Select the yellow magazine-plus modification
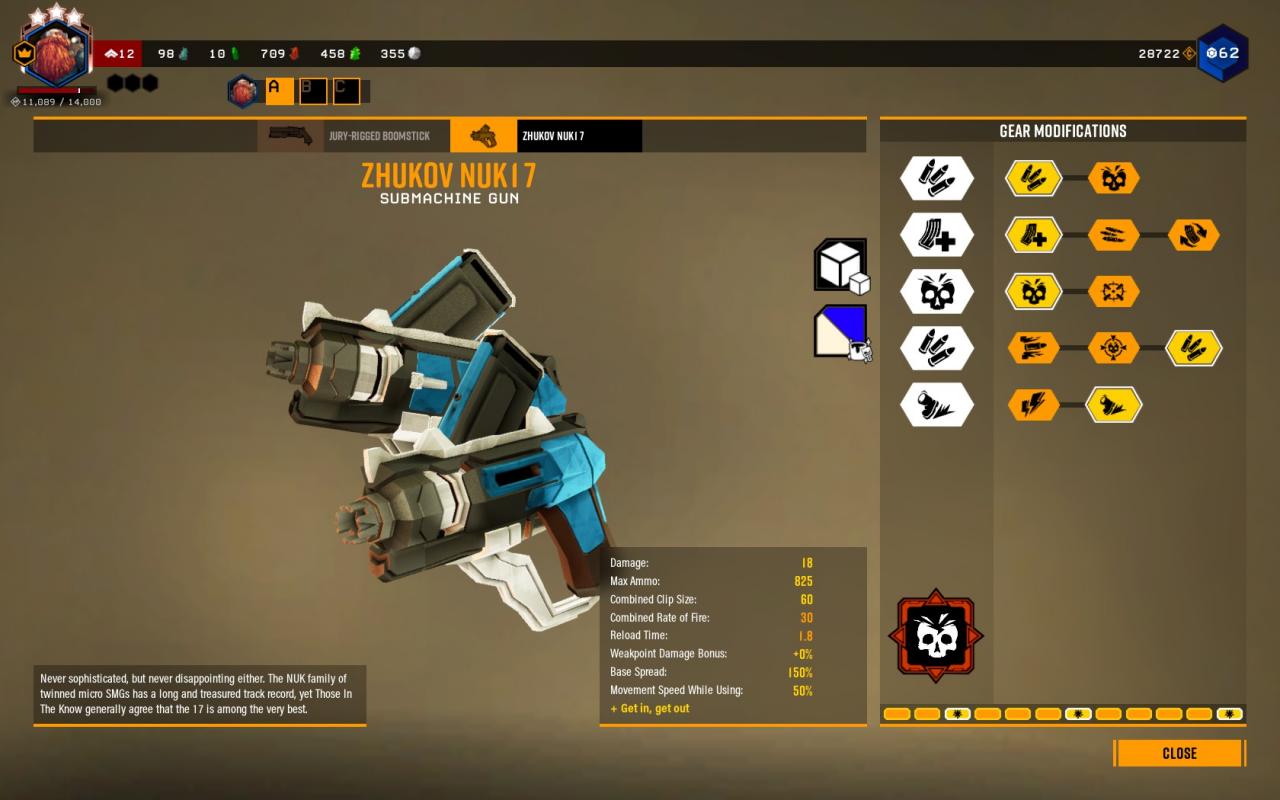This screenshot has height=800, width=1280. 1033,235
